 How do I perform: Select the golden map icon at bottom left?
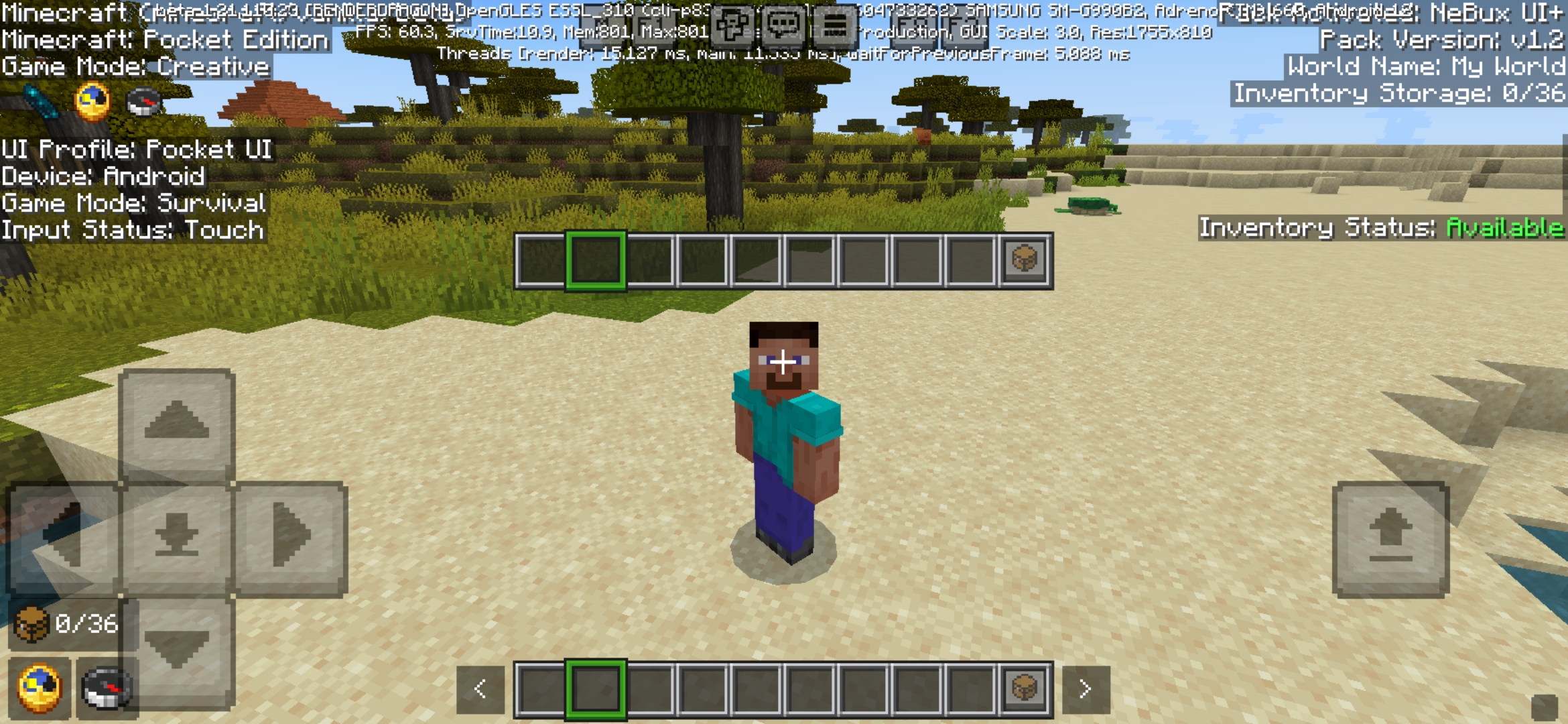coord(38,689)
